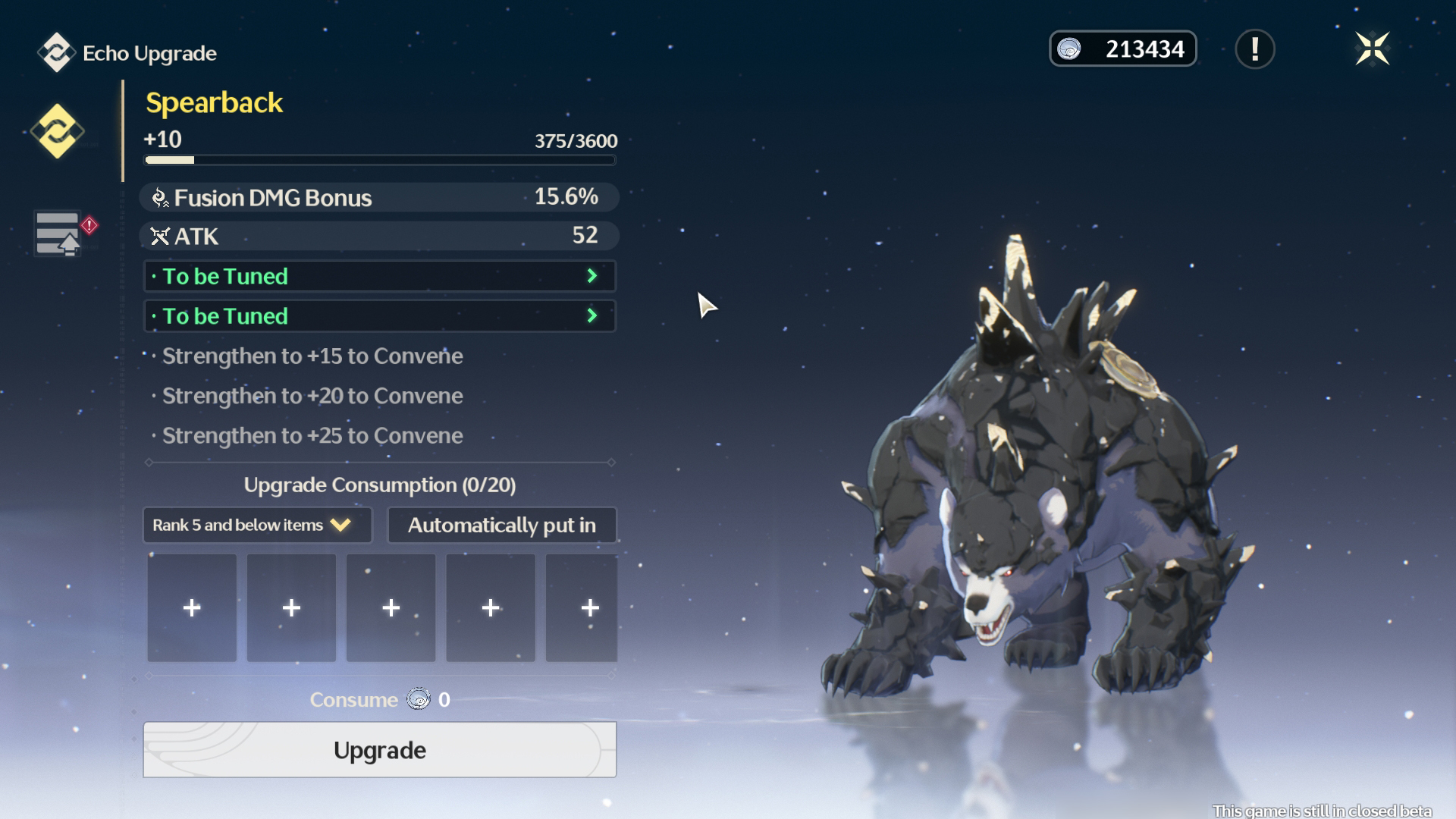
Task: Expand the second To be Tuned slot
Action: point(379,315)
